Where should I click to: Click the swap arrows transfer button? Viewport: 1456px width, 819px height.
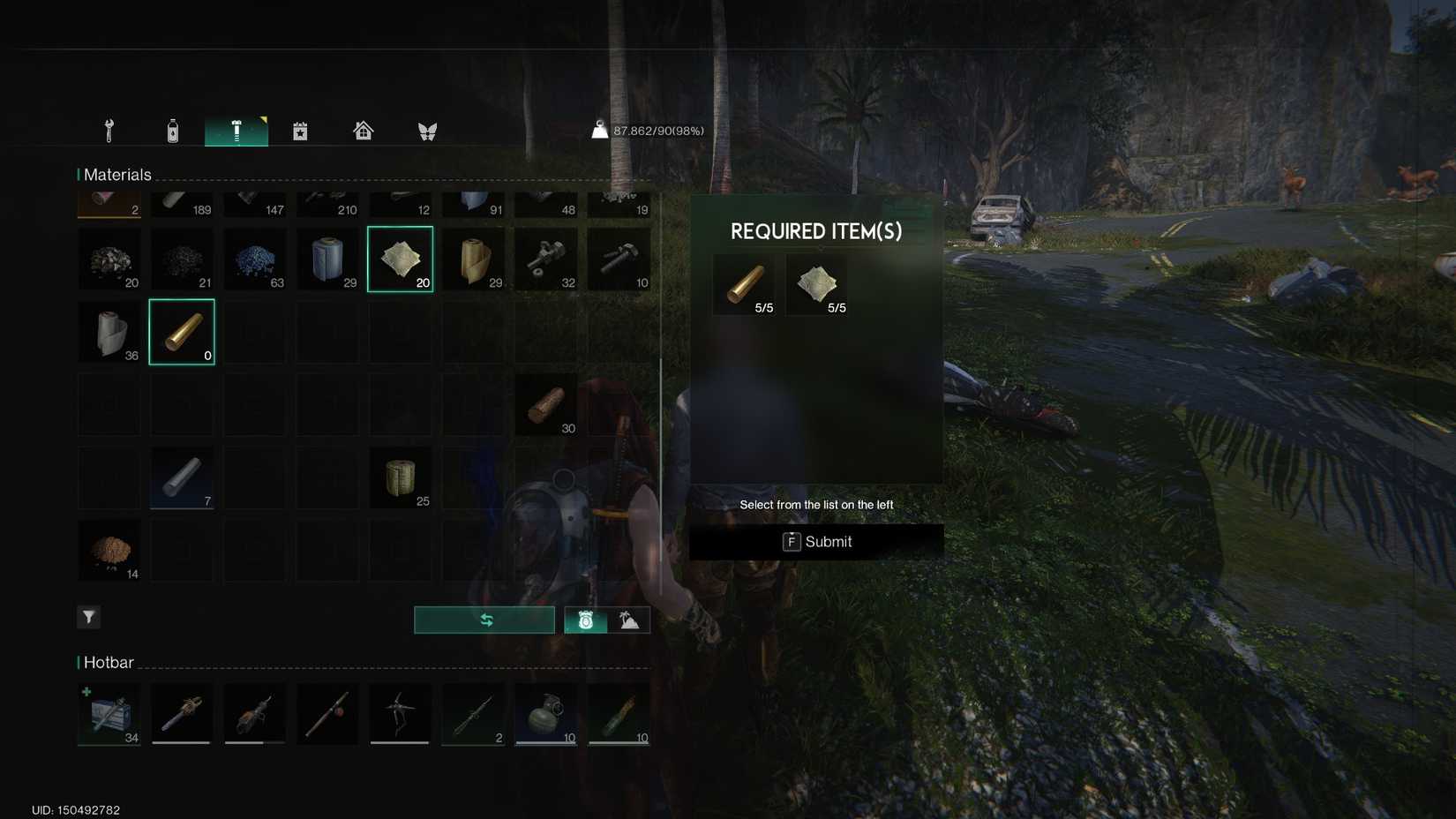click(x=484, y=619)
